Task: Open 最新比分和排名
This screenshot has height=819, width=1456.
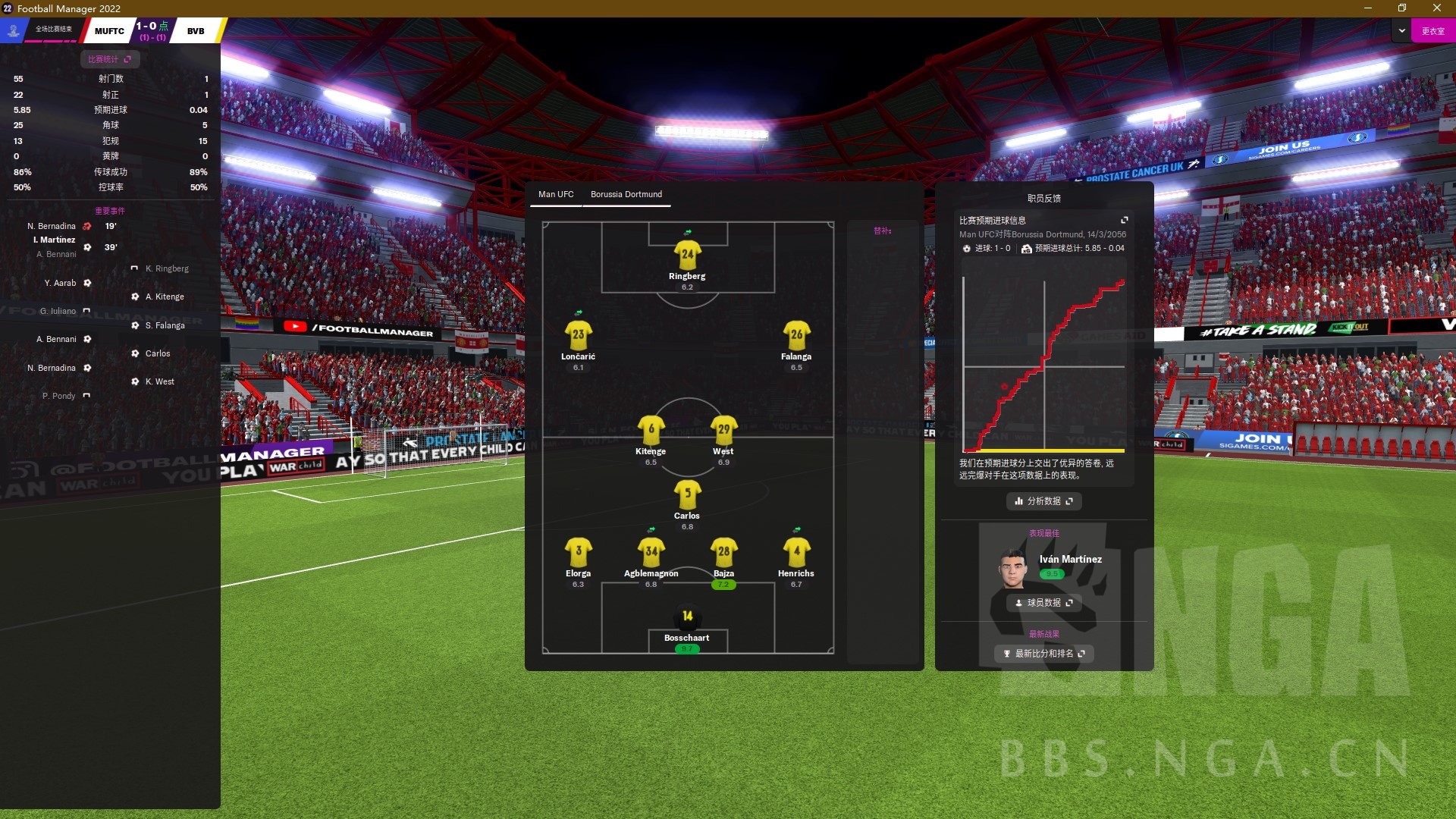Action: coord(1044,654)
